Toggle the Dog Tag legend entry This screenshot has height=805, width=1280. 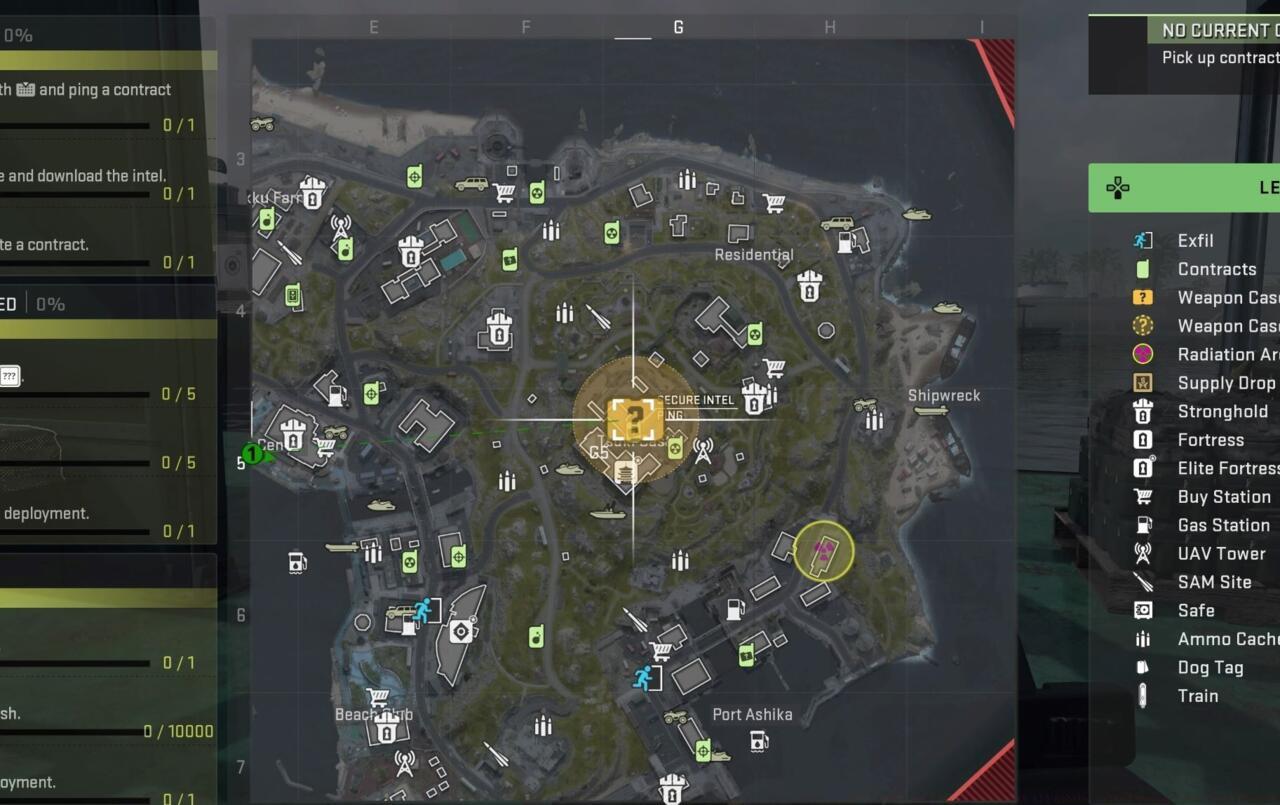[1141, 667]
